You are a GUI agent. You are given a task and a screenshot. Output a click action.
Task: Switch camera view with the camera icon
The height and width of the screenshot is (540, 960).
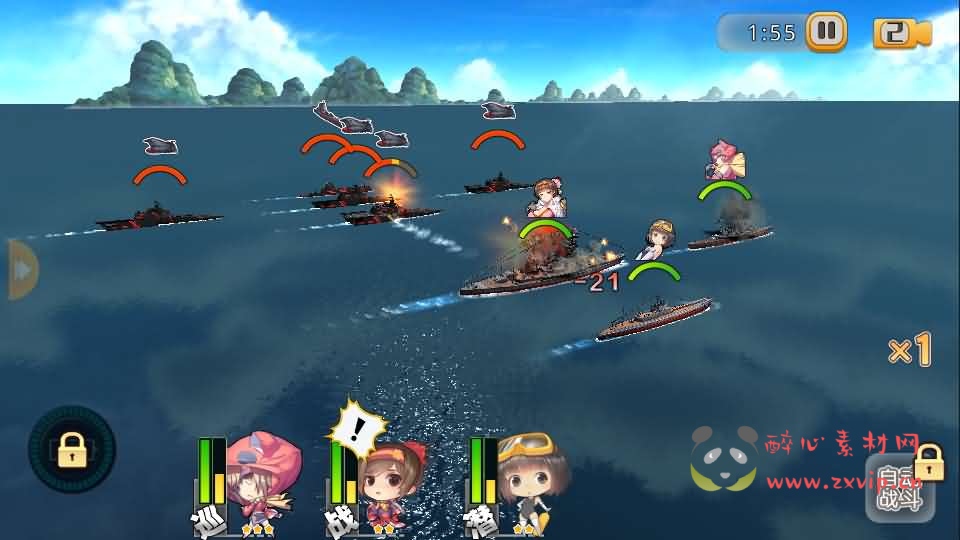click(x=901, y=33)
